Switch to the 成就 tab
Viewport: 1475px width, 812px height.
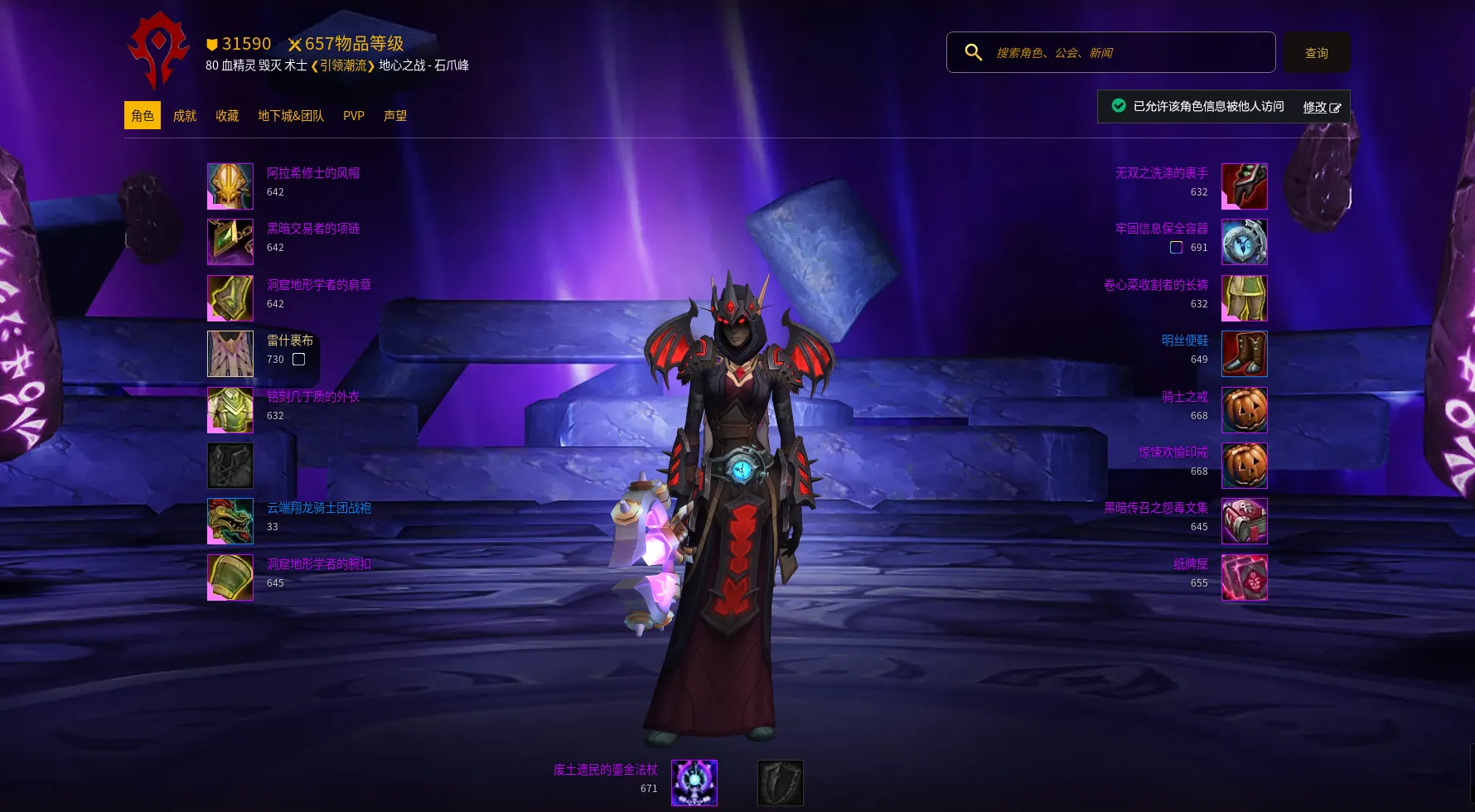(185, 116)
